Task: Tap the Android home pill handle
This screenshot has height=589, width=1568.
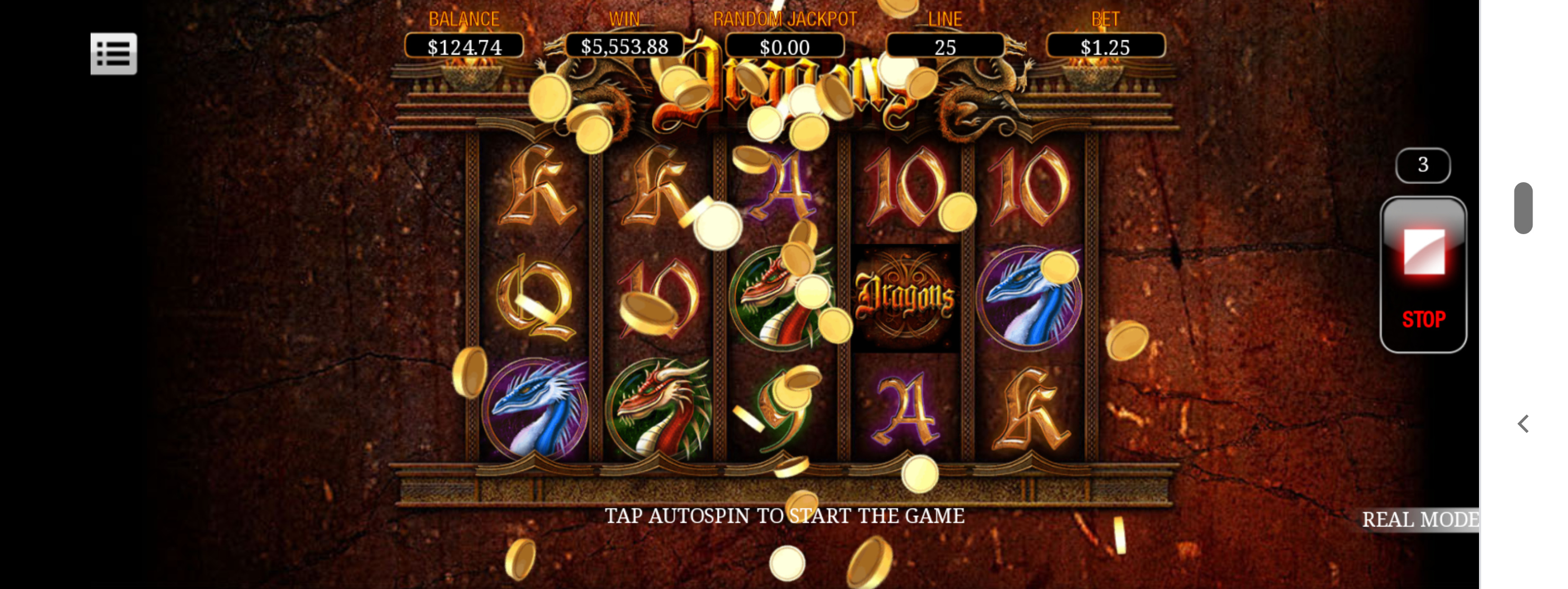Action: pos(1523,208)
